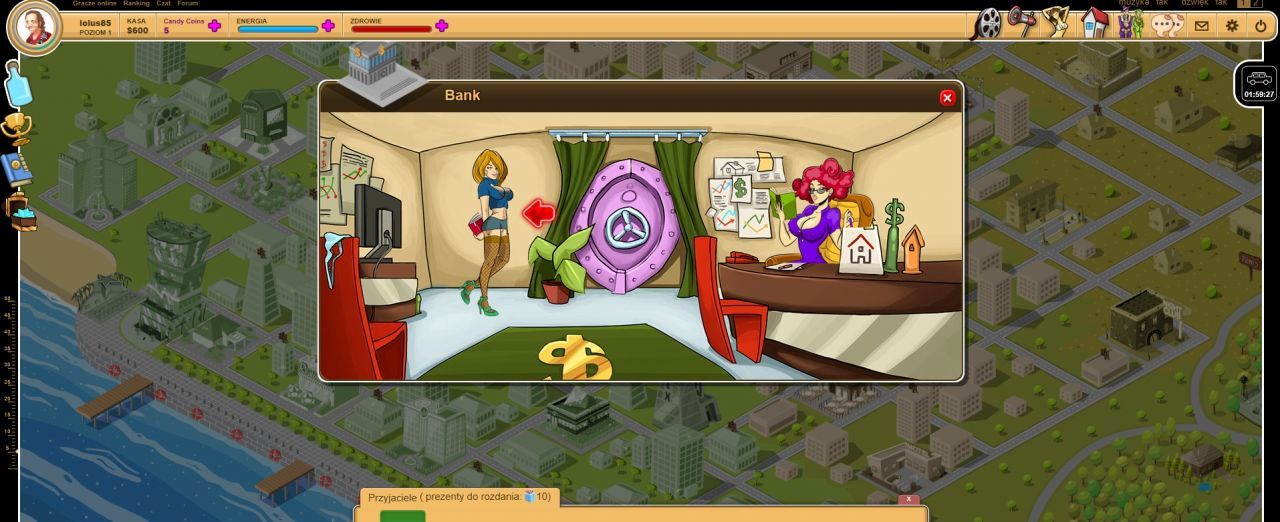Open the player avatar portrait
The height and width of the screenshot is (522, 1280).
(x=34, y=27)
